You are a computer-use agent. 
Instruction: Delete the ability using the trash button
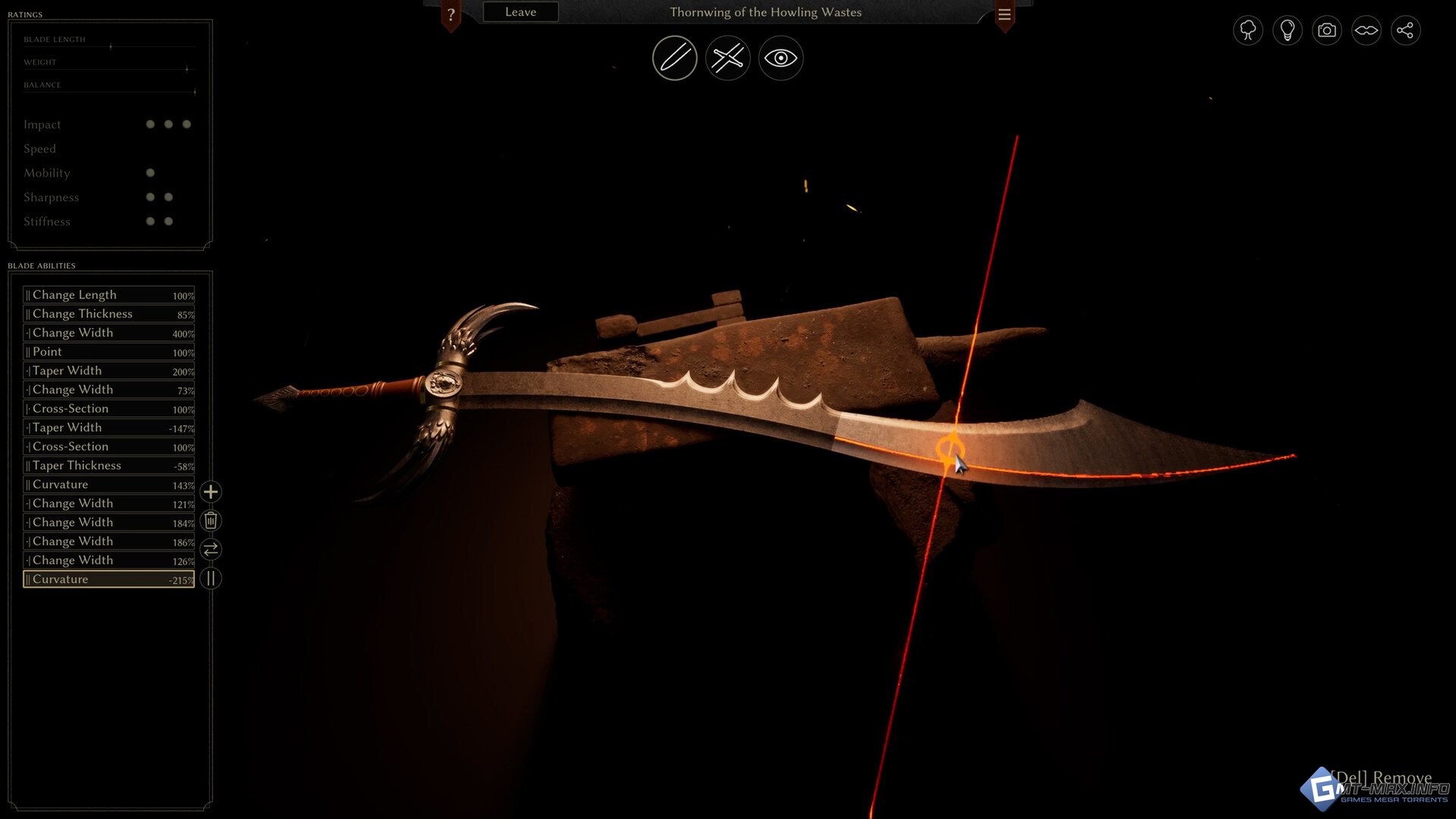click(x=211, y=521)
